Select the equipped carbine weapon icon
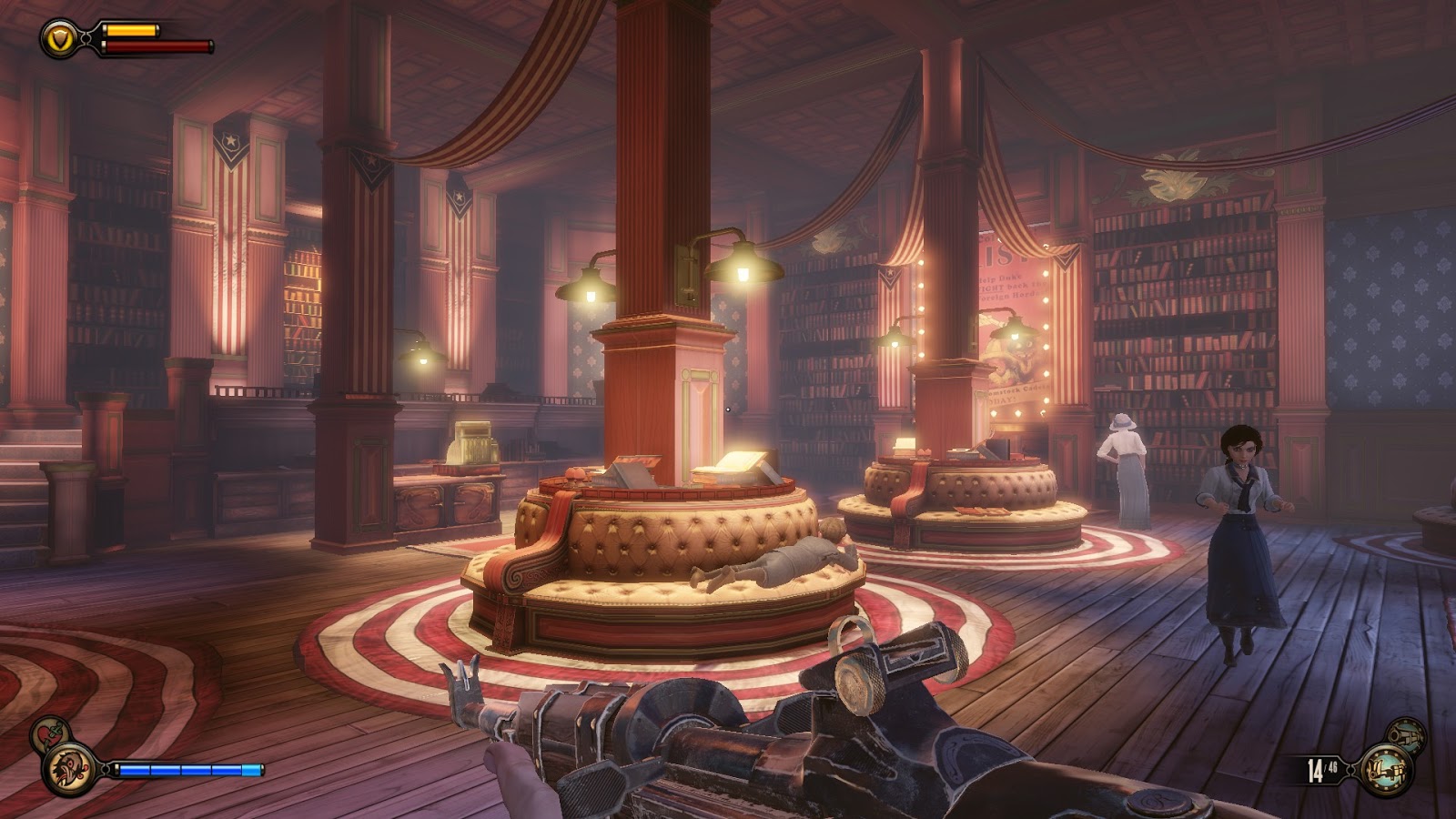This screenshot has width=1456, height=819. click(1387, 769)
